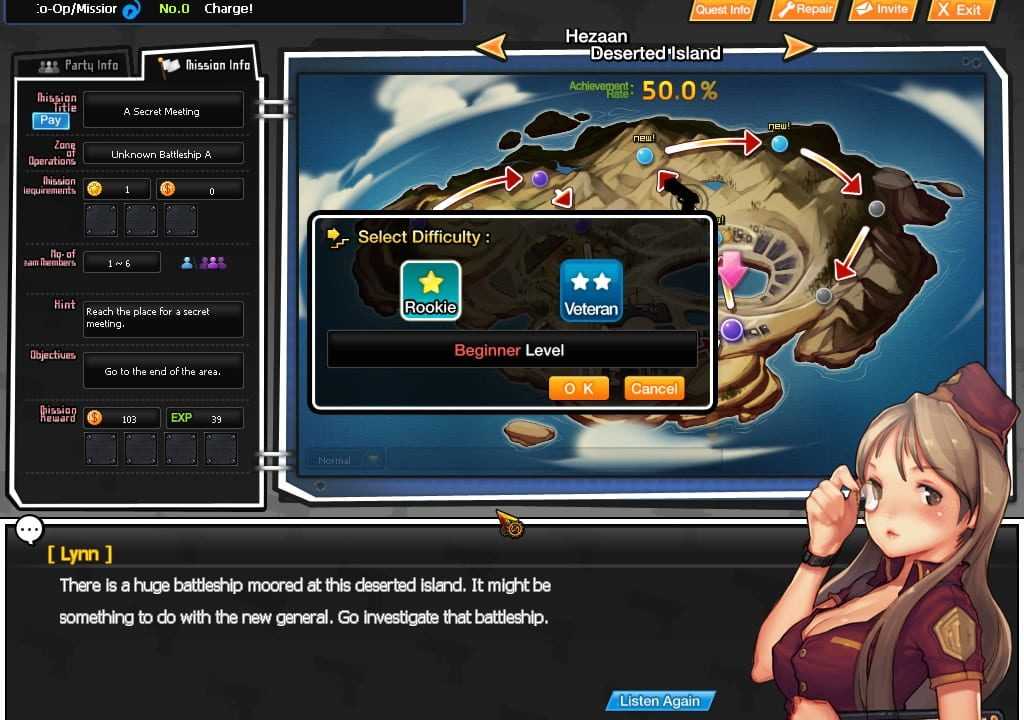The width and height of the screenshot is (1024, 720).
Task: Invite players to the party
Action: click(883, 10)
